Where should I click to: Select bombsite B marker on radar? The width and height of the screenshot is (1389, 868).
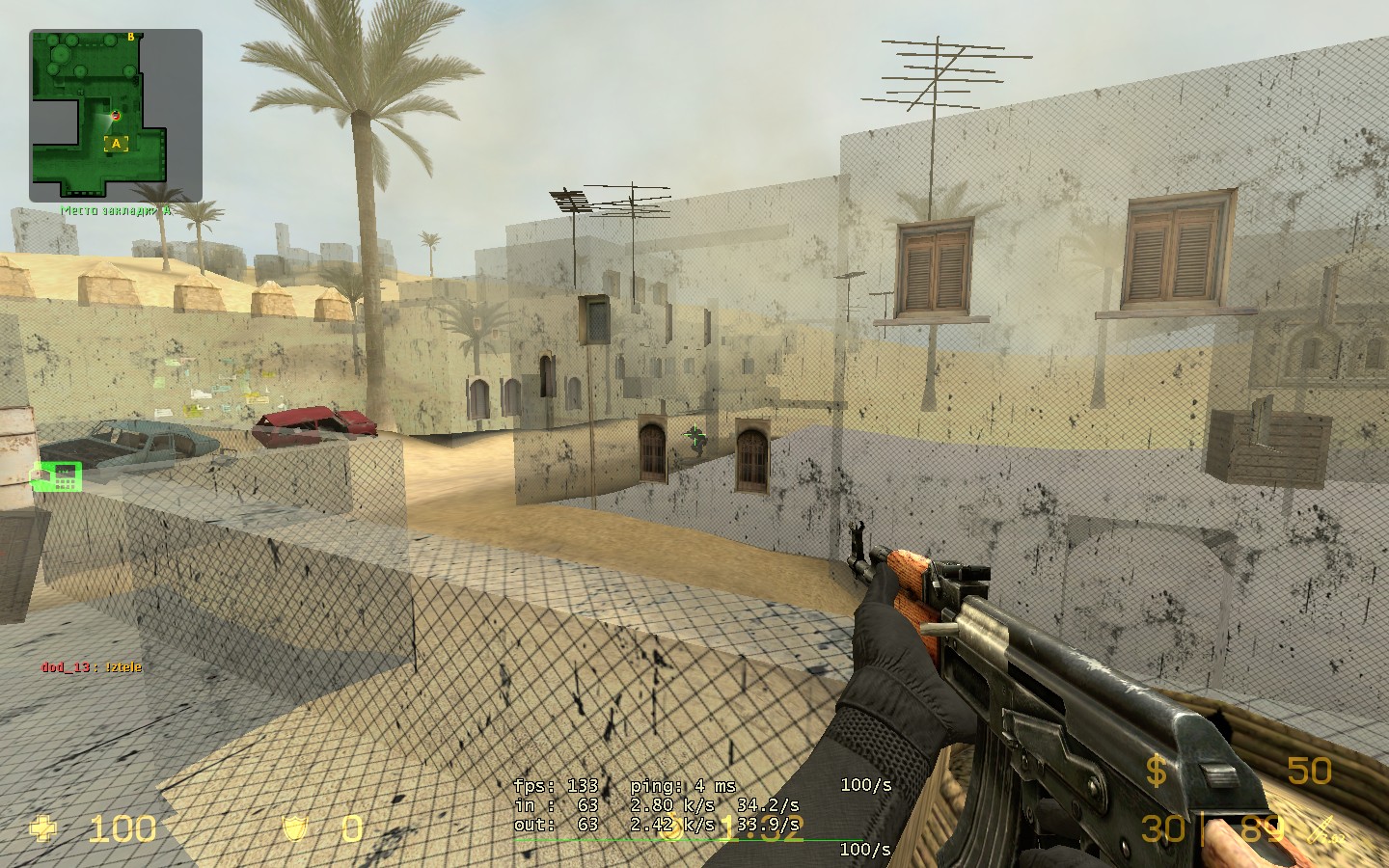point(131,38)
